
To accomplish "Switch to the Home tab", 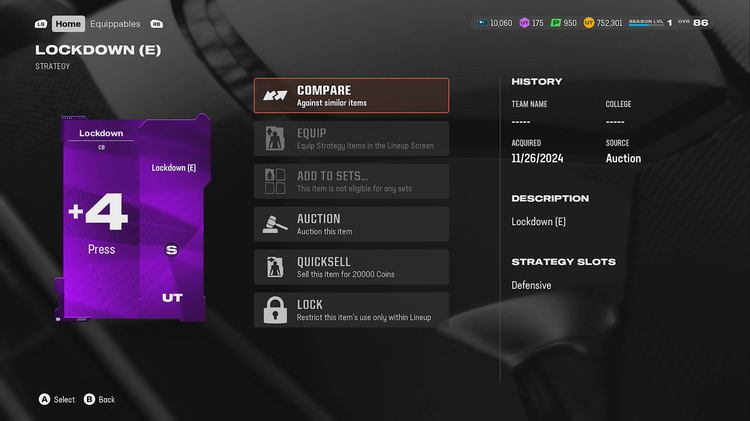I will (68, 23).
